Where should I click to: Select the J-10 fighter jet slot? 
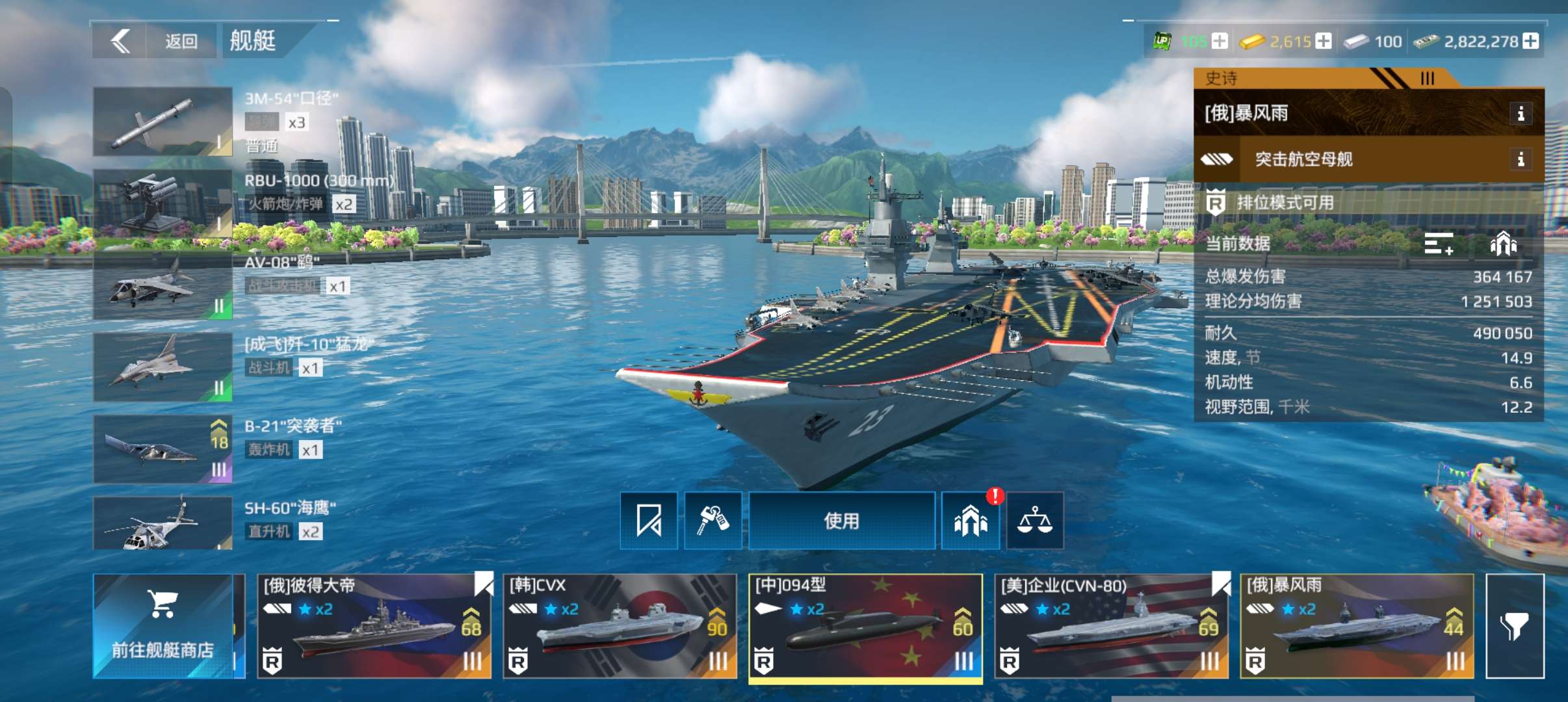pyautogui.click(x=163, y=367)
